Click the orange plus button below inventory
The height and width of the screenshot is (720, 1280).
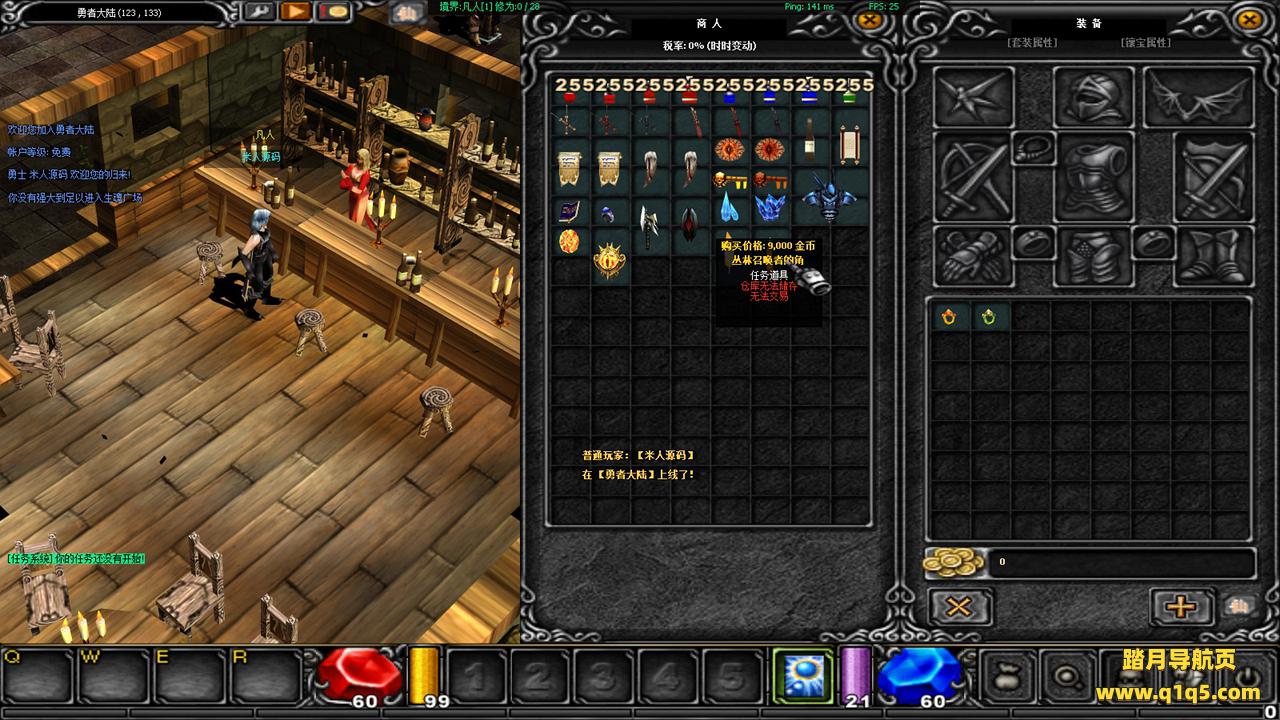[x=1180, y=606]
